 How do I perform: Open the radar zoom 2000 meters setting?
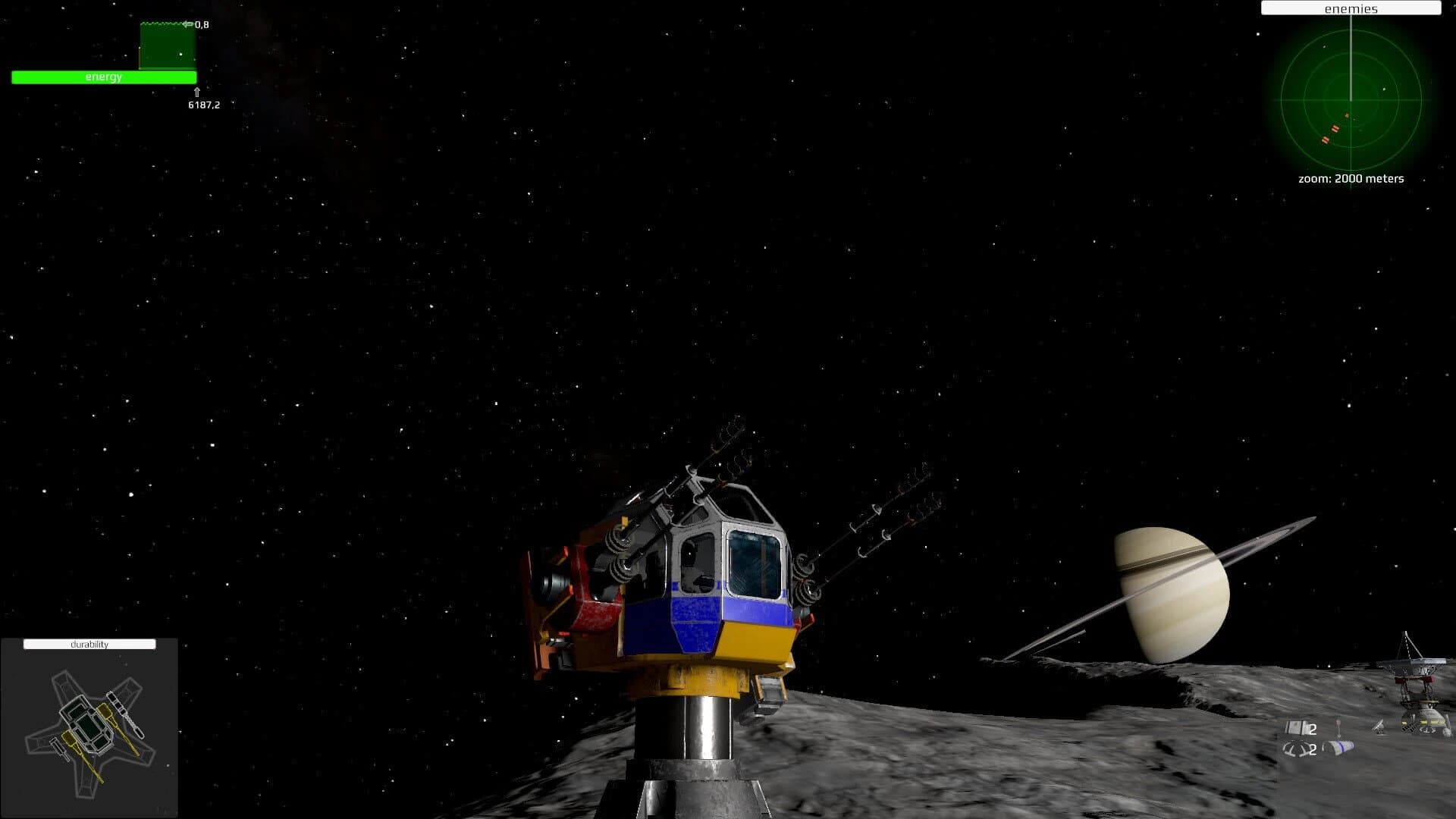[1351, 179]
